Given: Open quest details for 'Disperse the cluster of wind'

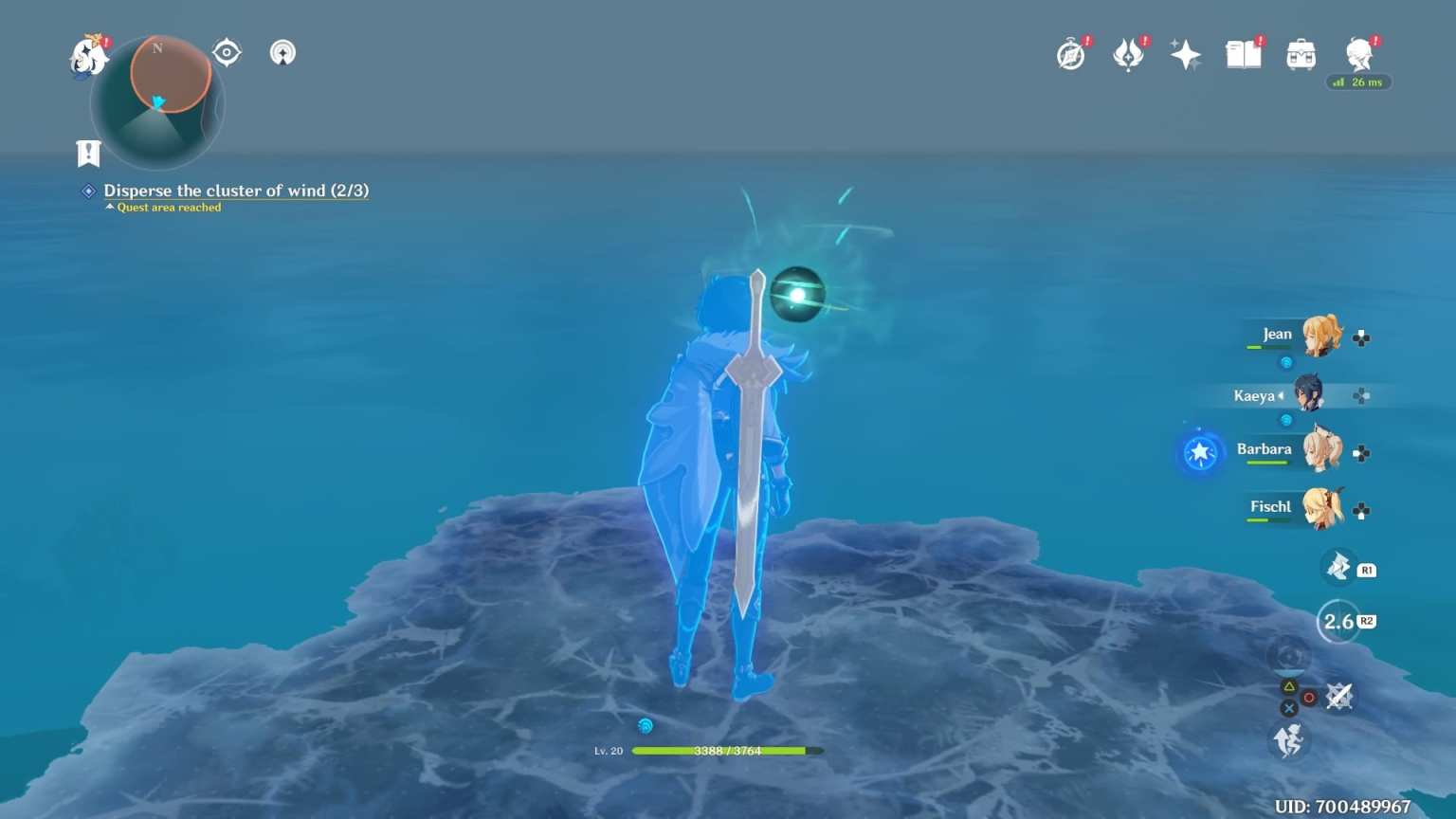Looking at the screenshot, I should pyautogui.click(x=235, y=191).
